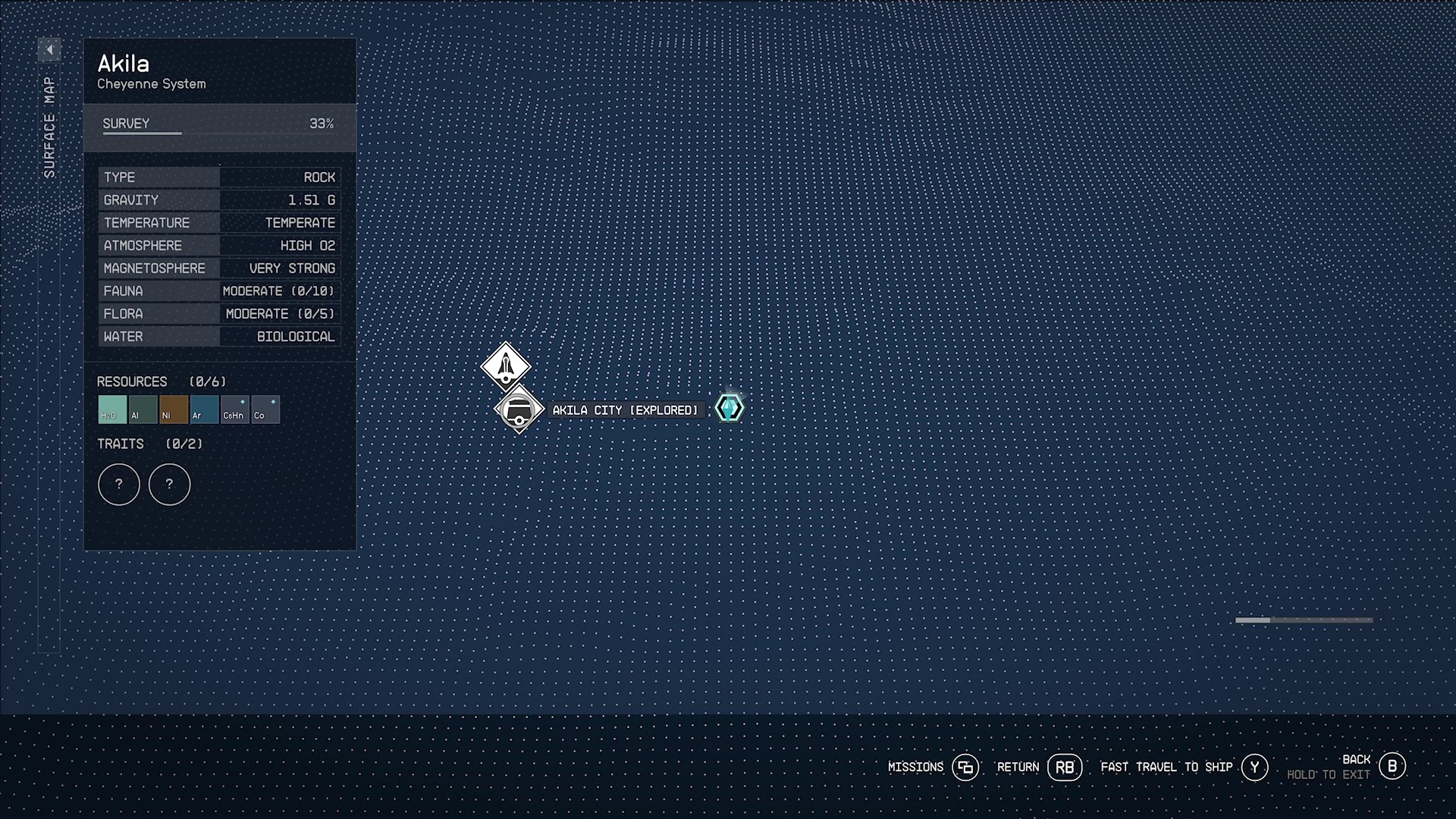Click the cyan hexagon mission marker

point(730,409)
